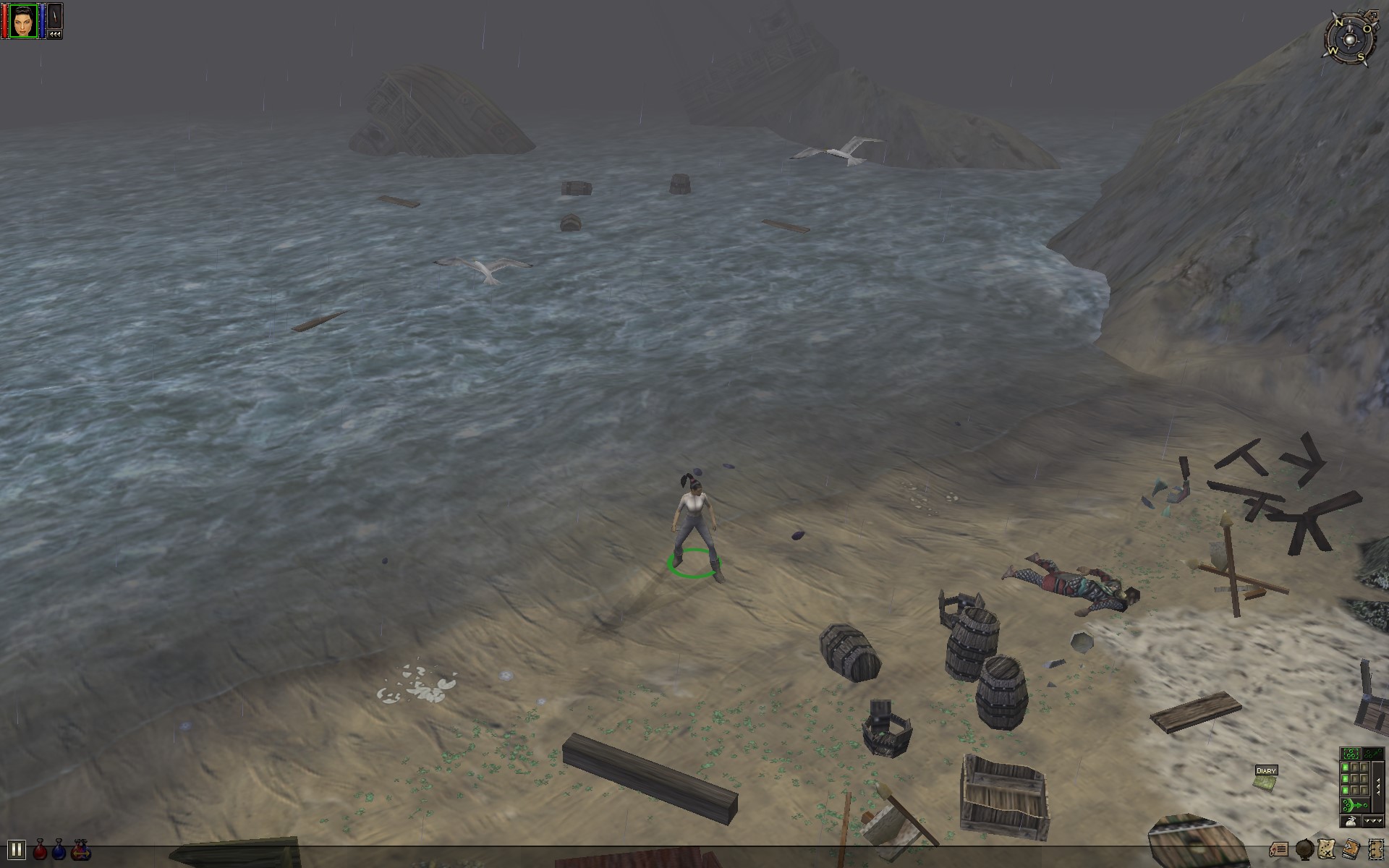Toggle the loot bag pickup option
1389x868 pixels.
coord(1351,822)
